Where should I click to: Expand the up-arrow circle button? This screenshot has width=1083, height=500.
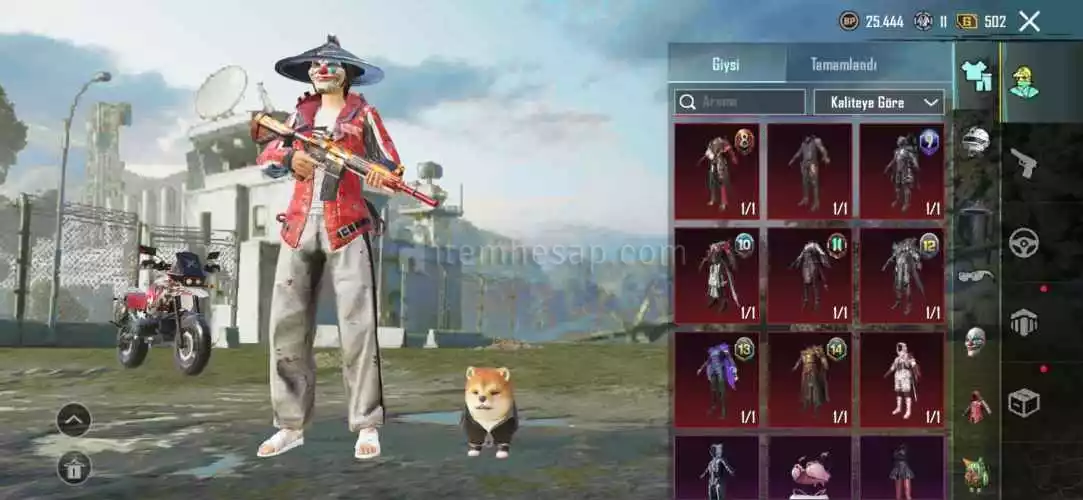[74, 420]
